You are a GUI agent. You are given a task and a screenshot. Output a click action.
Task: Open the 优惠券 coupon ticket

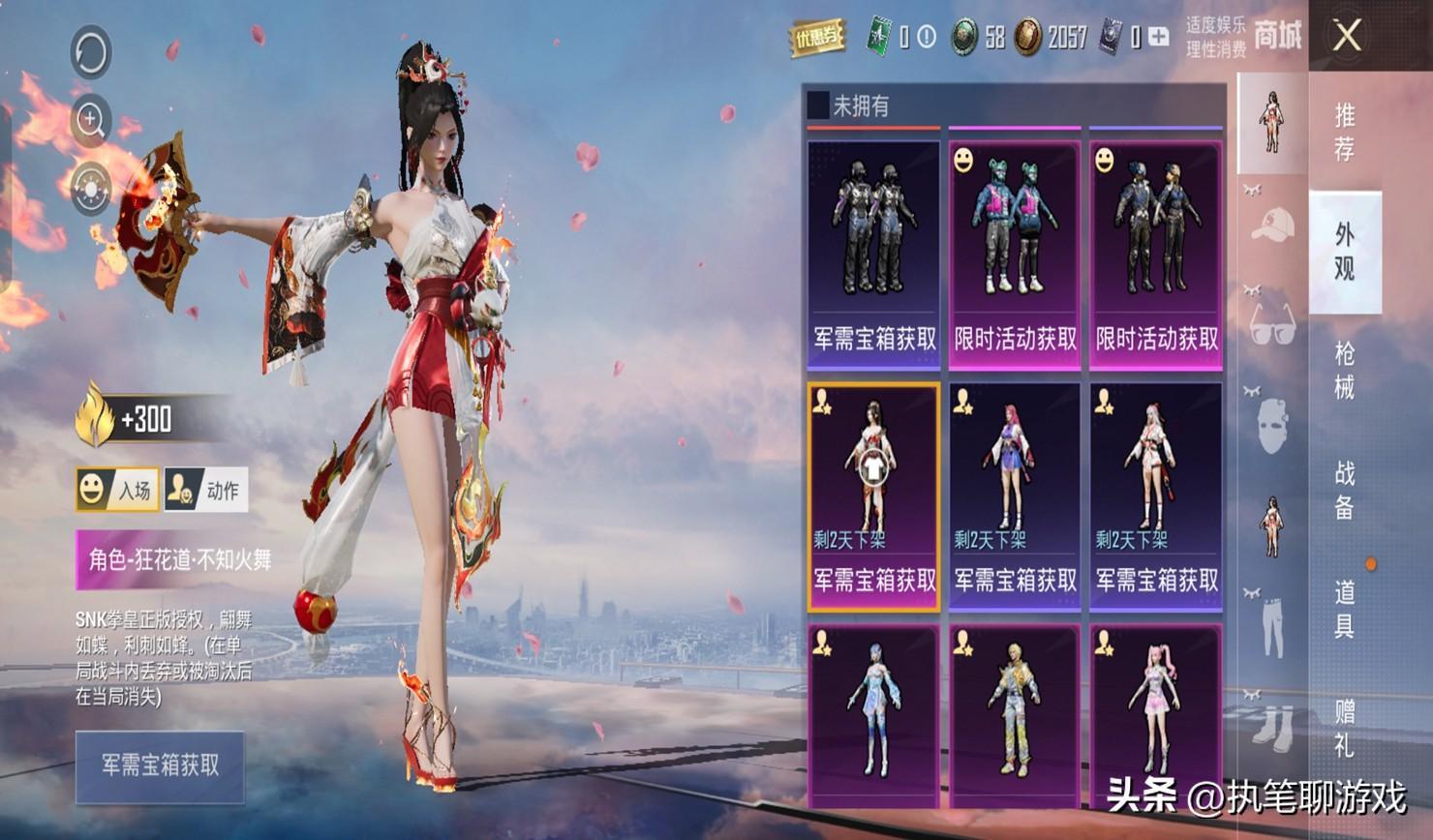[x=816, y=37]
